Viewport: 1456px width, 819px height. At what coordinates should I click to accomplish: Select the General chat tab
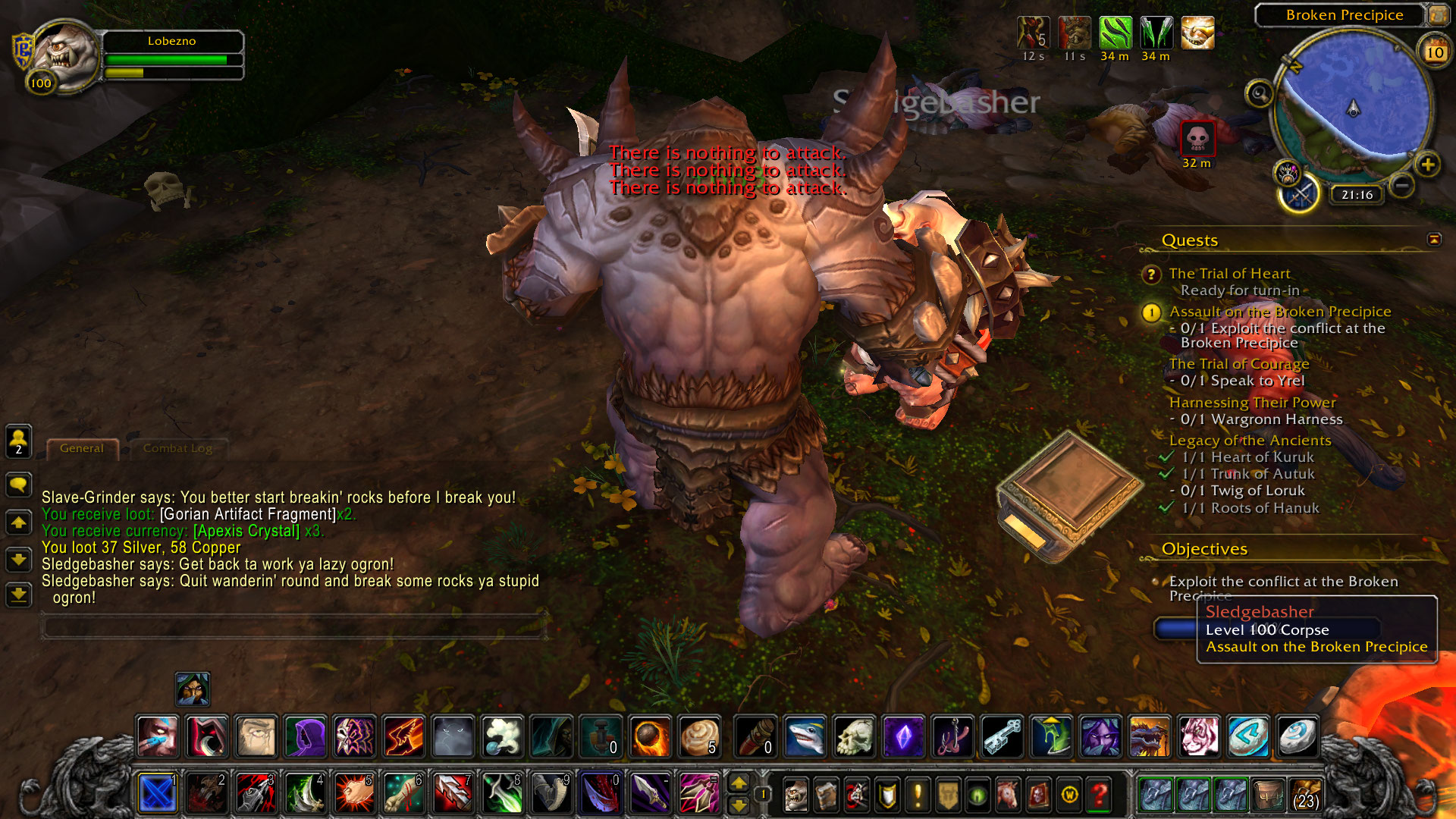pos(82,448)
